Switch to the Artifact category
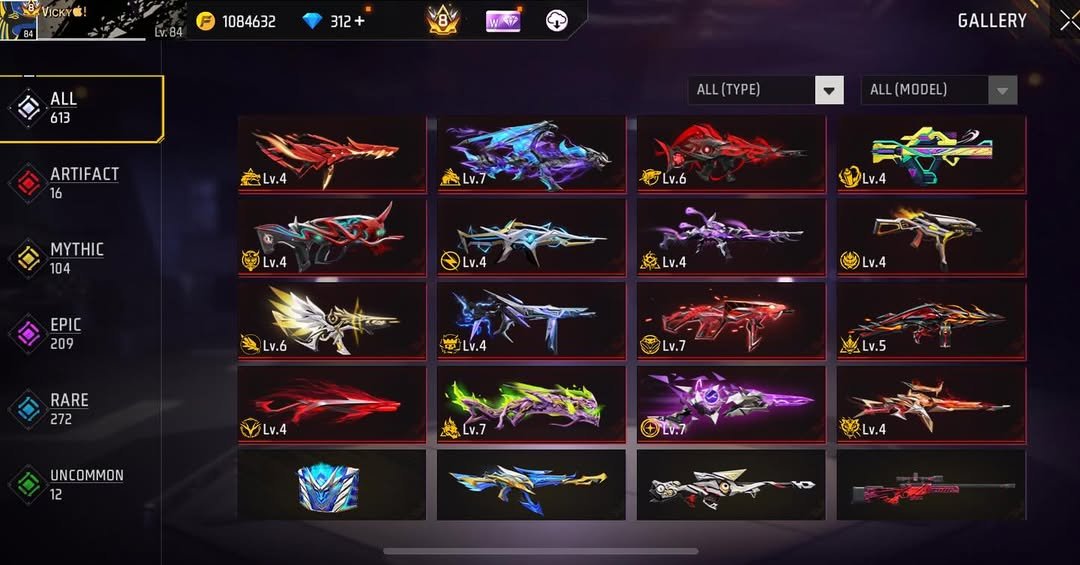The height and width of the screenshot is (565, 1080). 82,183
